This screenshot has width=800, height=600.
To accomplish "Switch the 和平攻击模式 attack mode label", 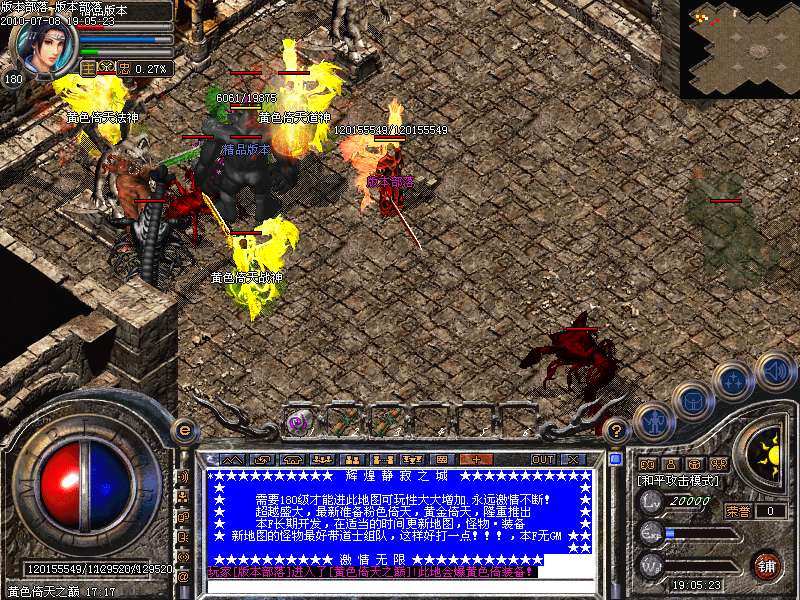I will [x=680, y=481].
